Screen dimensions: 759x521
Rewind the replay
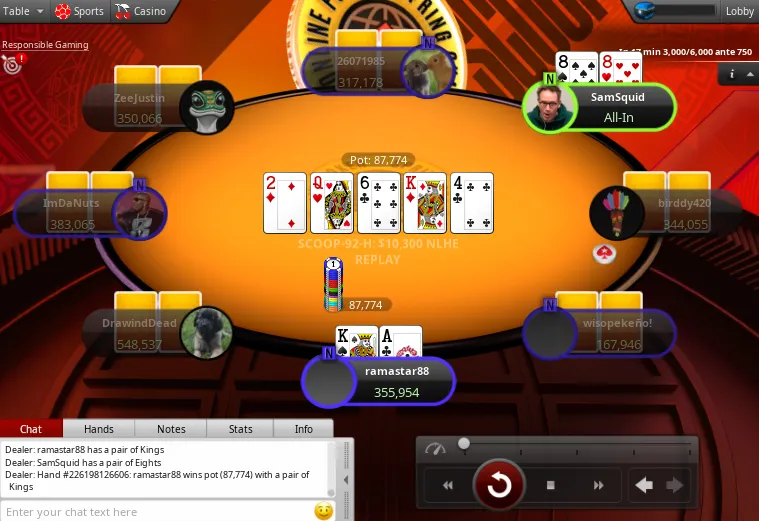(448, 486)
